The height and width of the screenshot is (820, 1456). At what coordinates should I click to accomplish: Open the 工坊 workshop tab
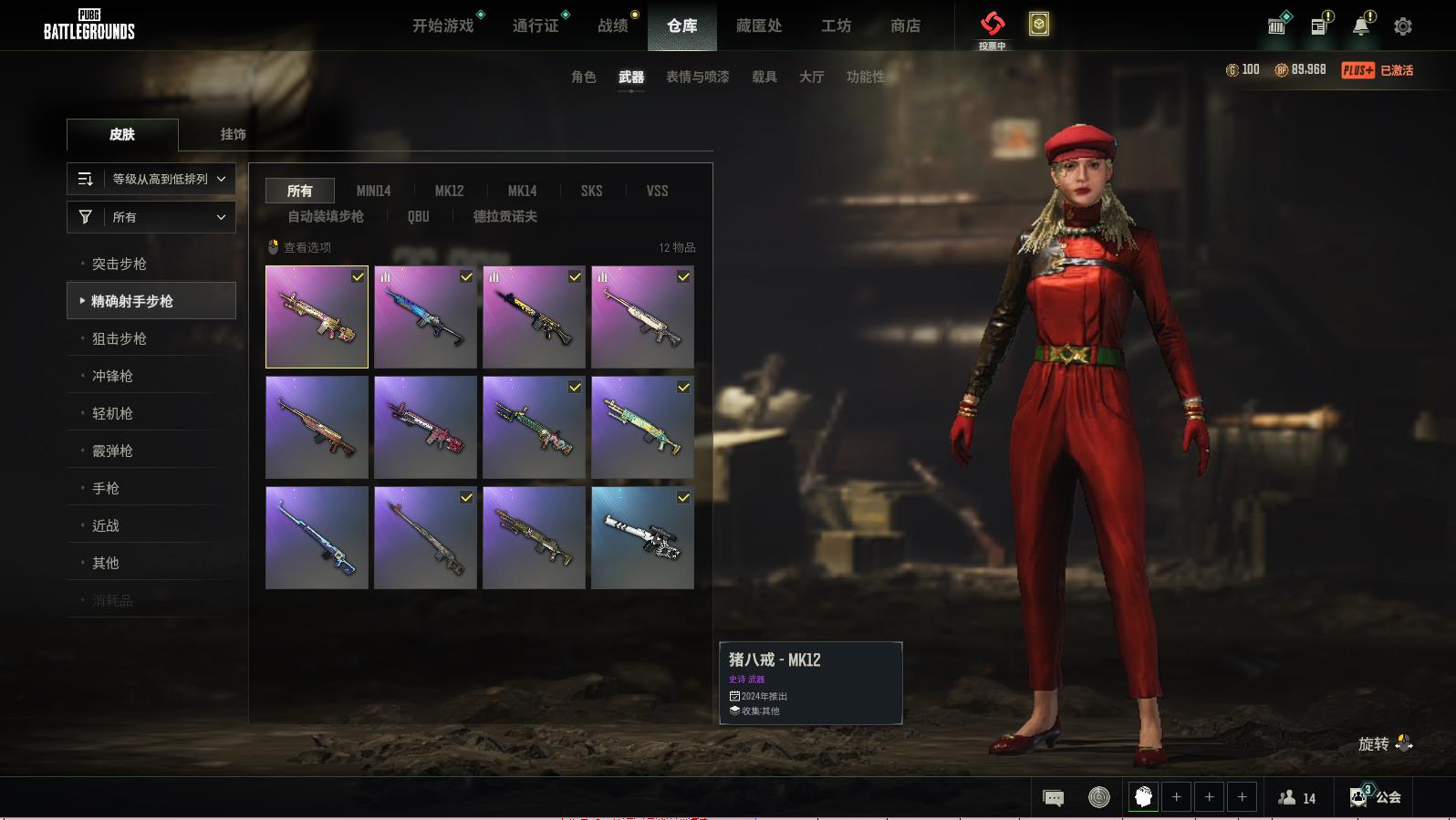point(836,26)
